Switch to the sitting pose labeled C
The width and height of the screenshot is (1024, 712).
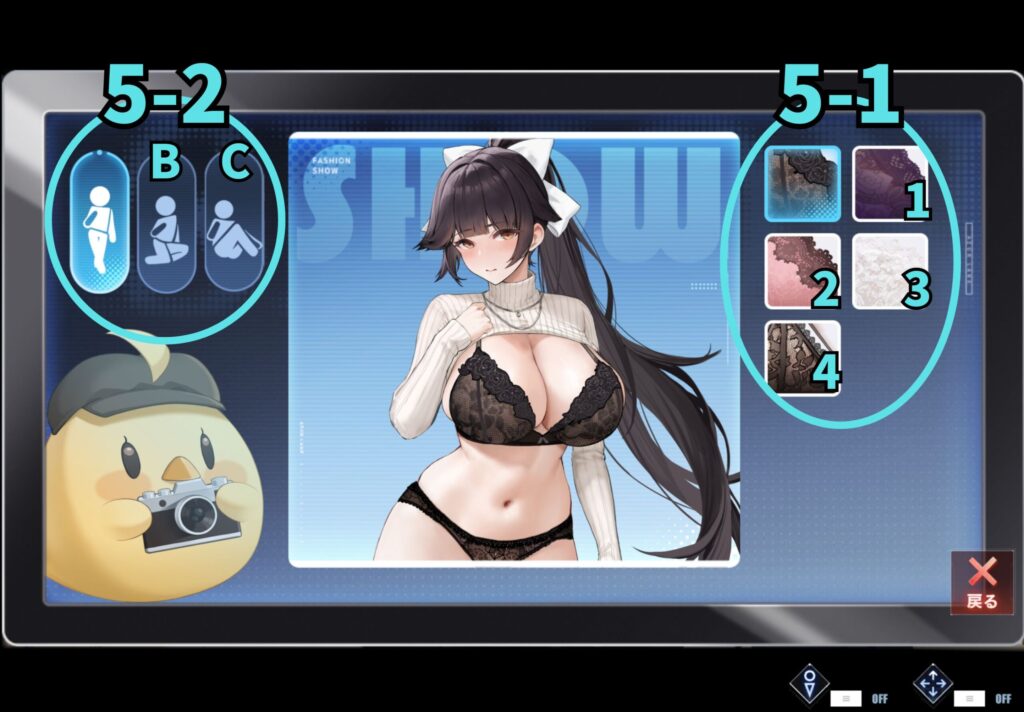(x=233, y=226)
